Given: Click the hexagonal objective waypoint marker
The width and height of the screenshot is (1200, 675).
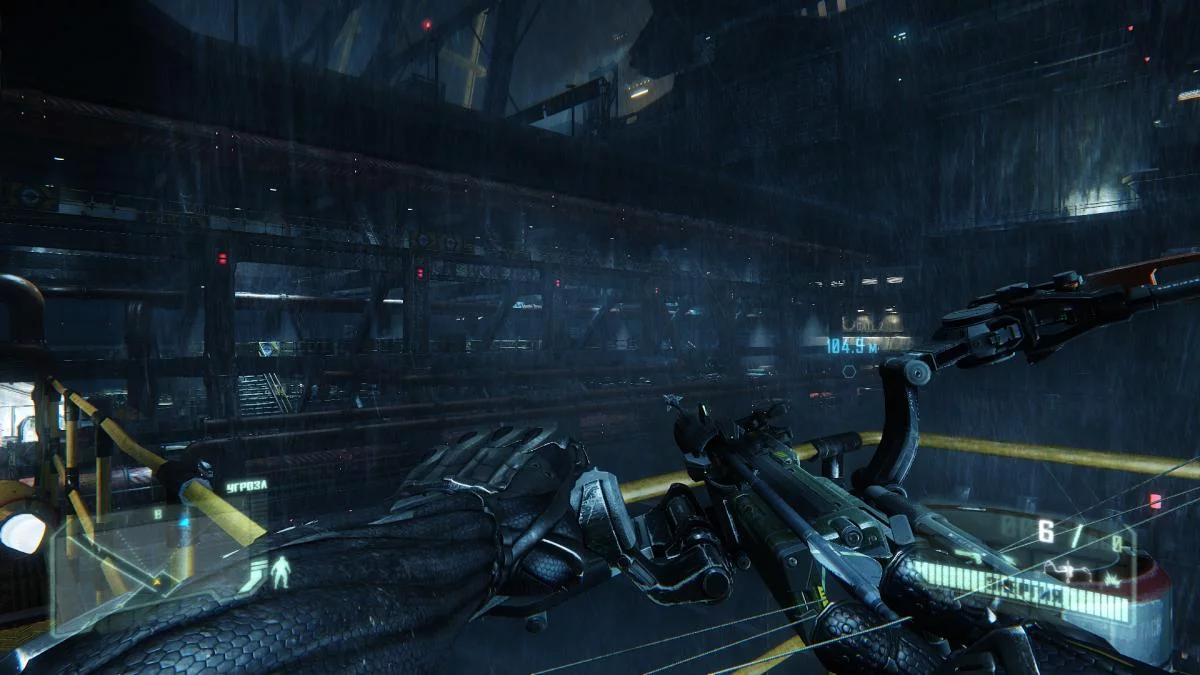Looking at the screenshot, I should click(x=849, y=371).
